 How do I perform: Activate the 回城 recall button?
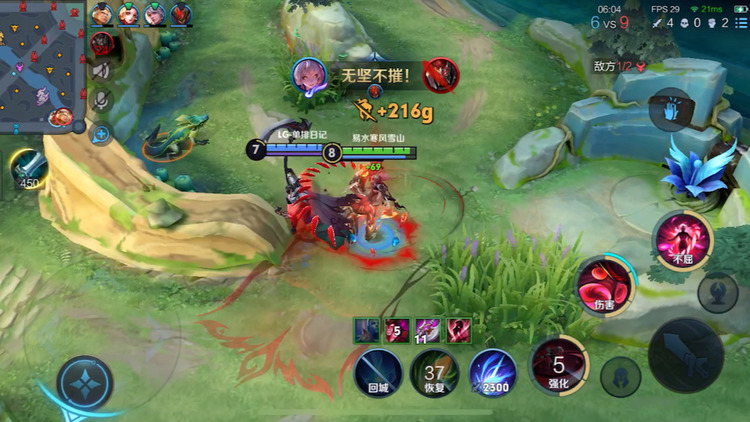(377, 374)
